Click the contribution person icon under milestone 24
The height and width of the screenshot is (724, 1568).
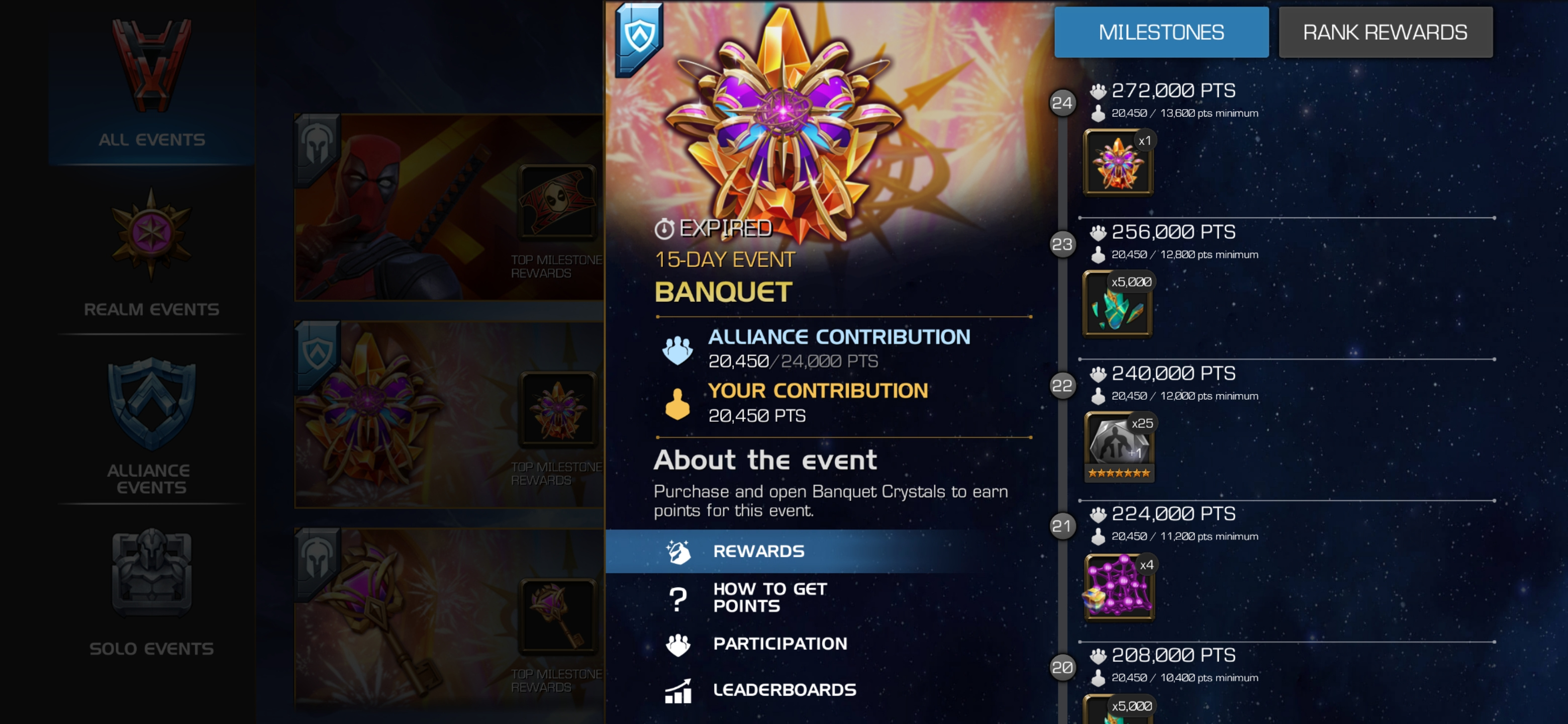(1099, 113)
